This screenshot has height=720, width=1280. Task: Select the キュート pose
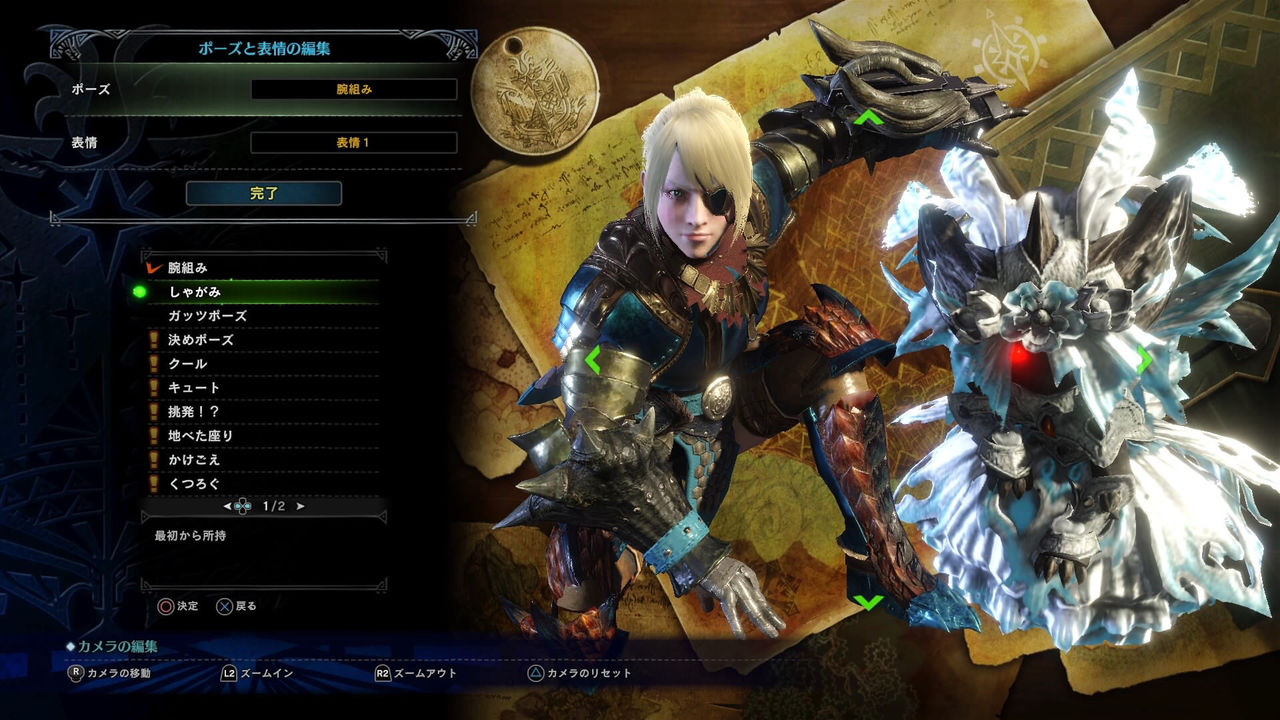click(x=262, y=388)
